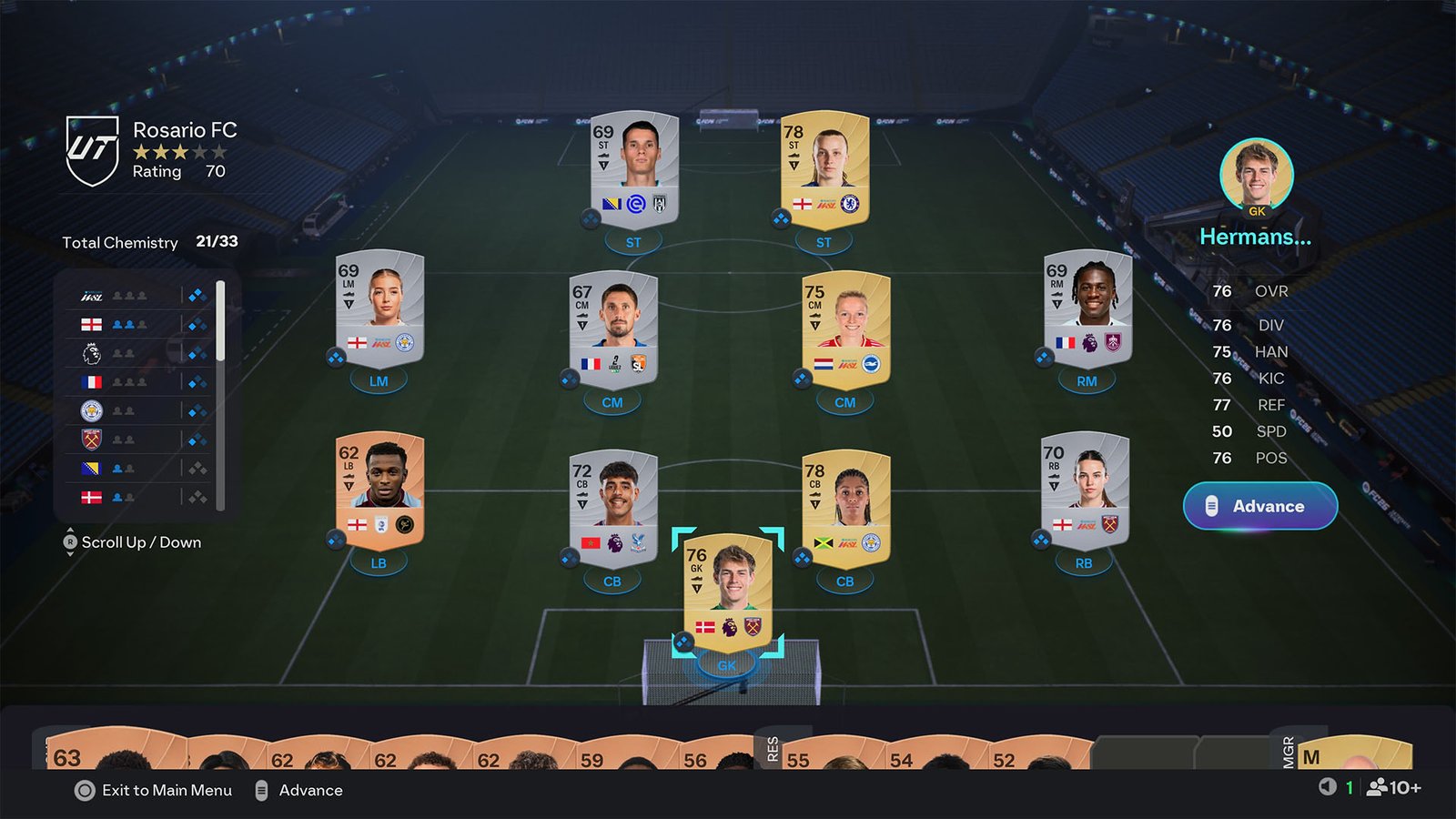Choose the 59-rated bench card
Screen dimensions: 1456x819
(x=619, y=755)
